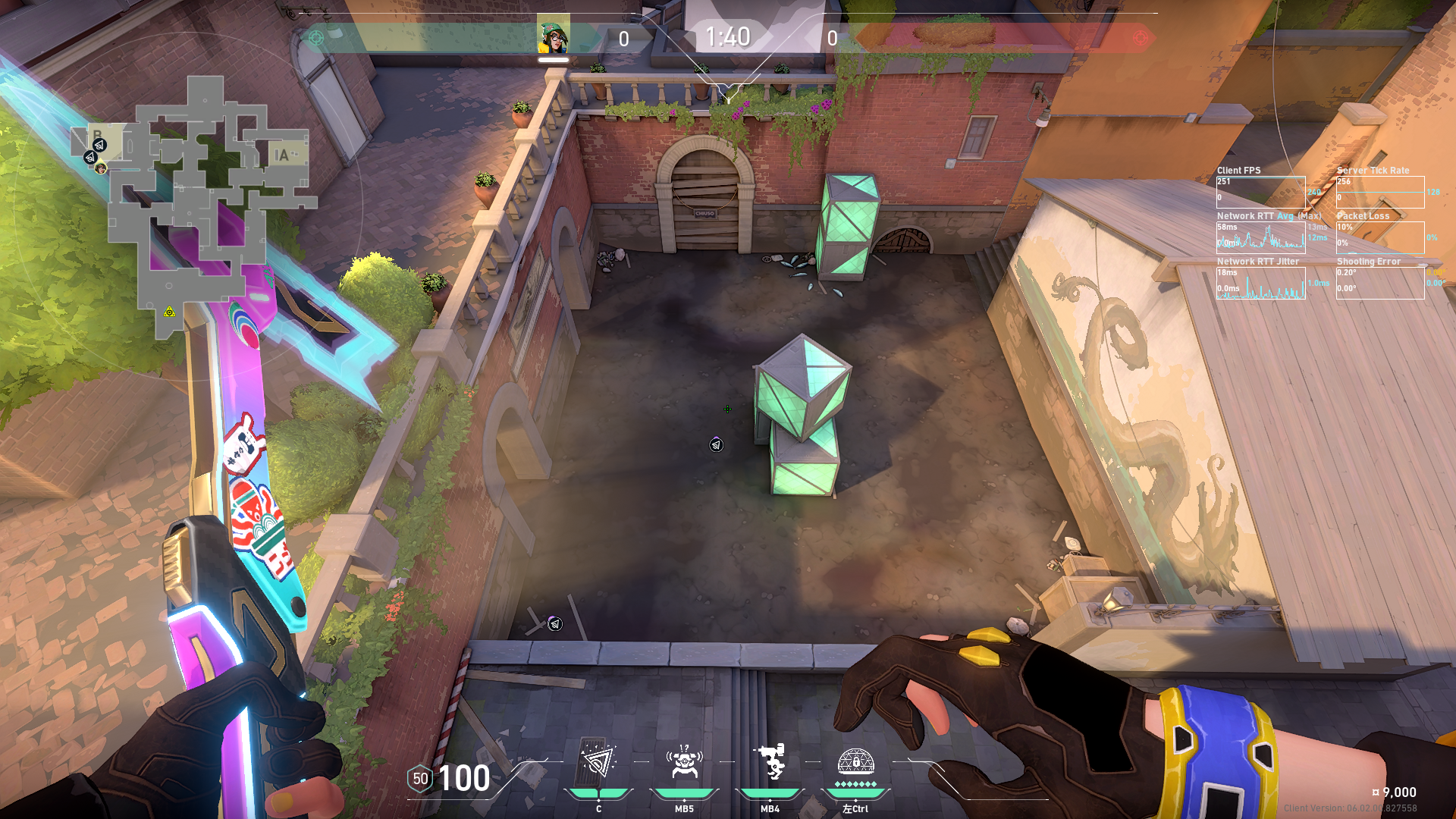Activate the Nanoswarm grenade ability
Screen dimensions: 1456x819
pos(598,763)
